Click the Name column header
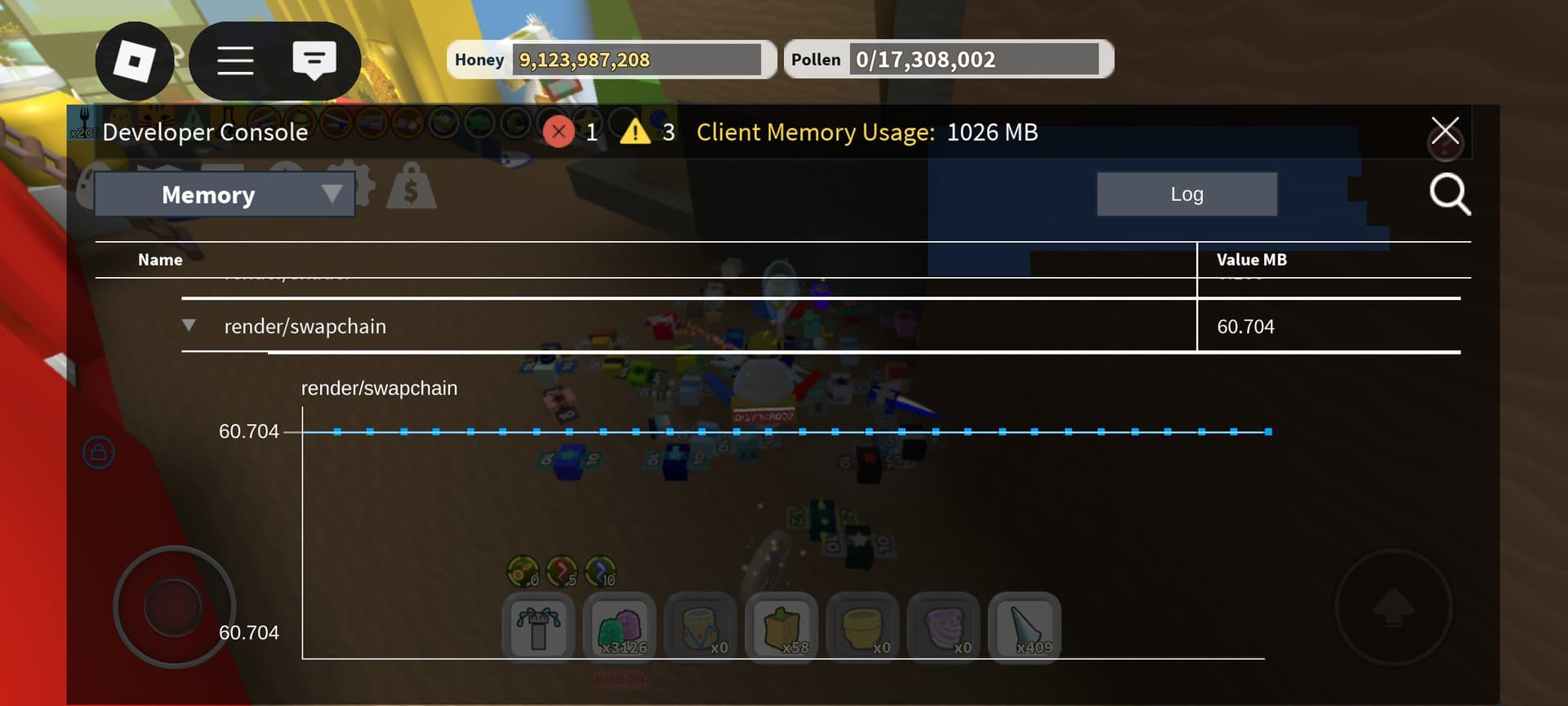 click(159, 260)
